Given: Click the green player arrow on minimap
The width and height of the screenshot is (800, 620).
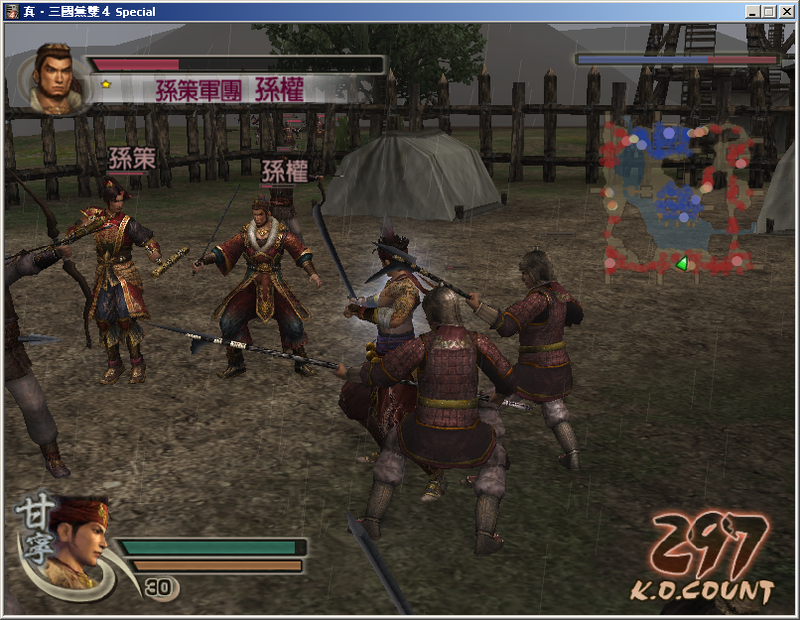Looking at the screenshot, I should (x=682, y=263).
